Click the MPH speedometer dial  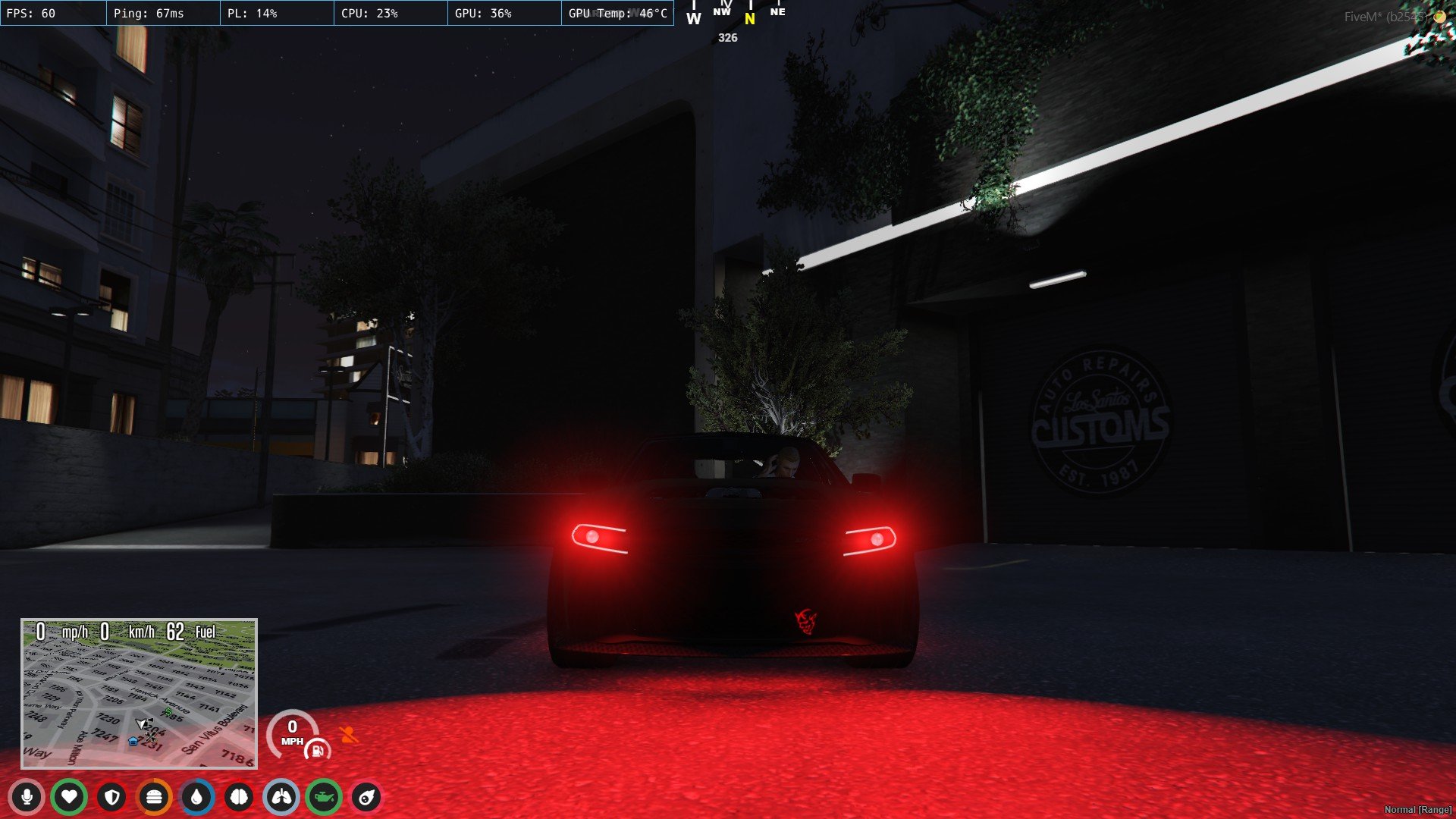292,732
